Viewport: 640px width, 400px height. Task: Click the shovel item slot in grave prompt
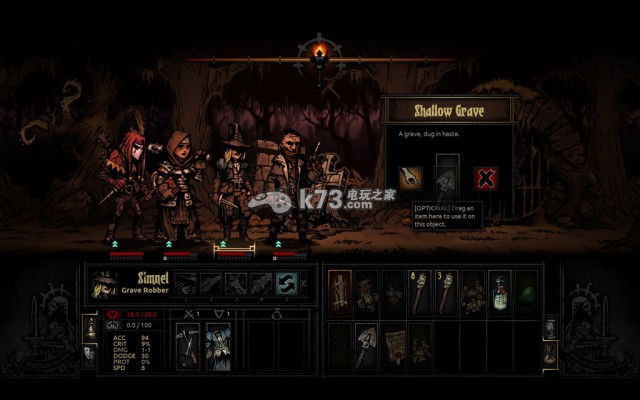pos(447,178)
